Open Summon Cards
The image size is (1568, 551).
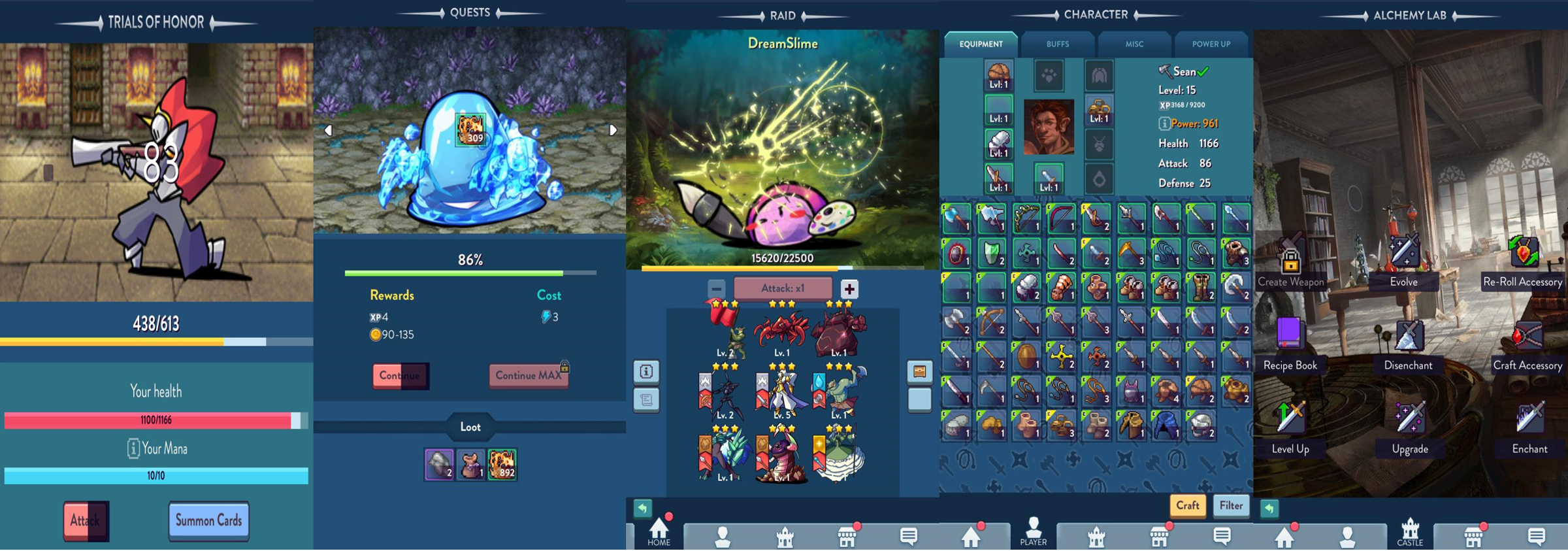208,521
